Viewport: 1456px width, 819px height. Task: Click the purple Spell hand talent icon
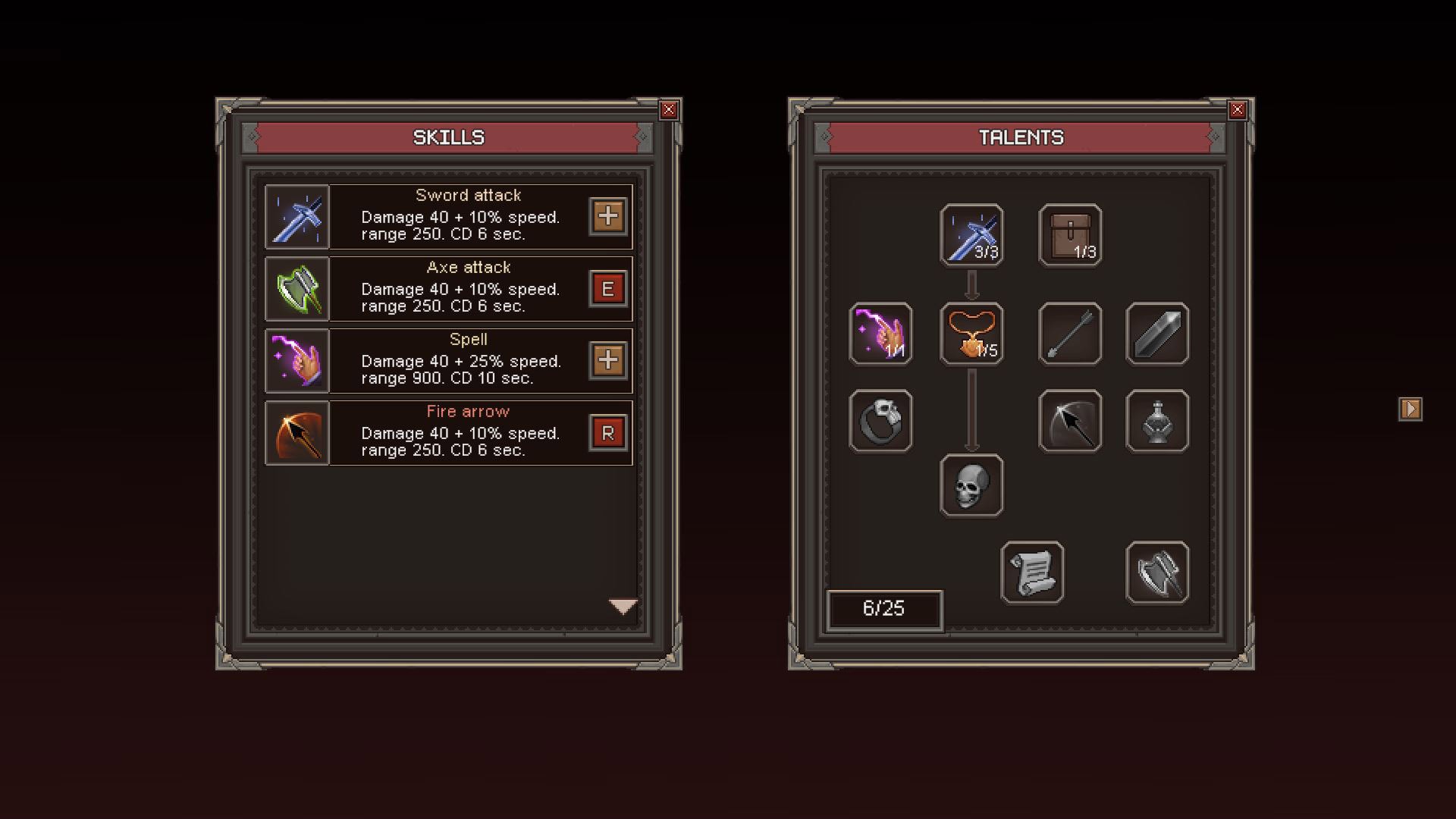click(x=880, y=334)
